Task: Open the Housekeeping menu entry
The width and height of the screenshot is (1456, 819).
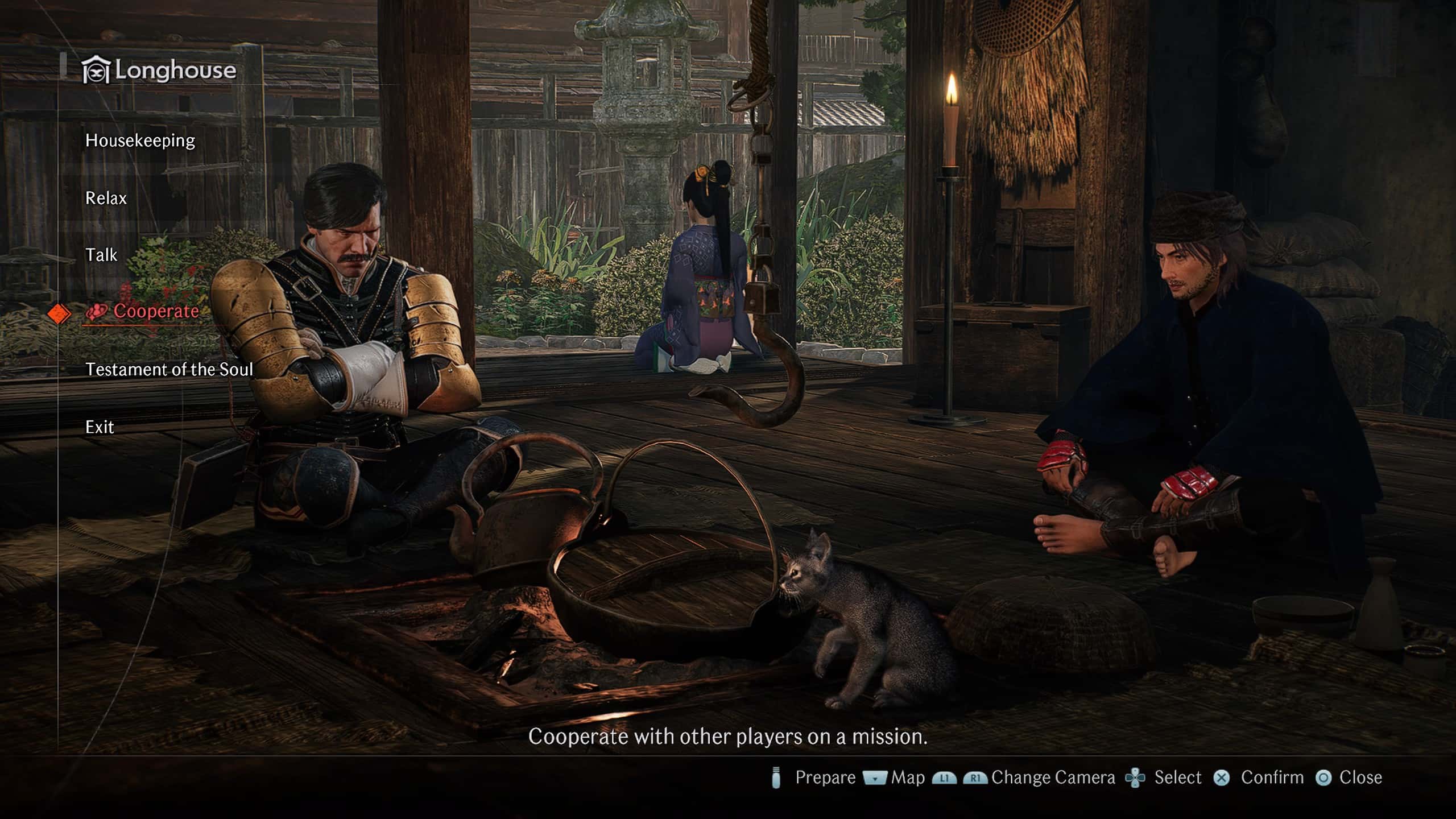Action: (140, 140)
